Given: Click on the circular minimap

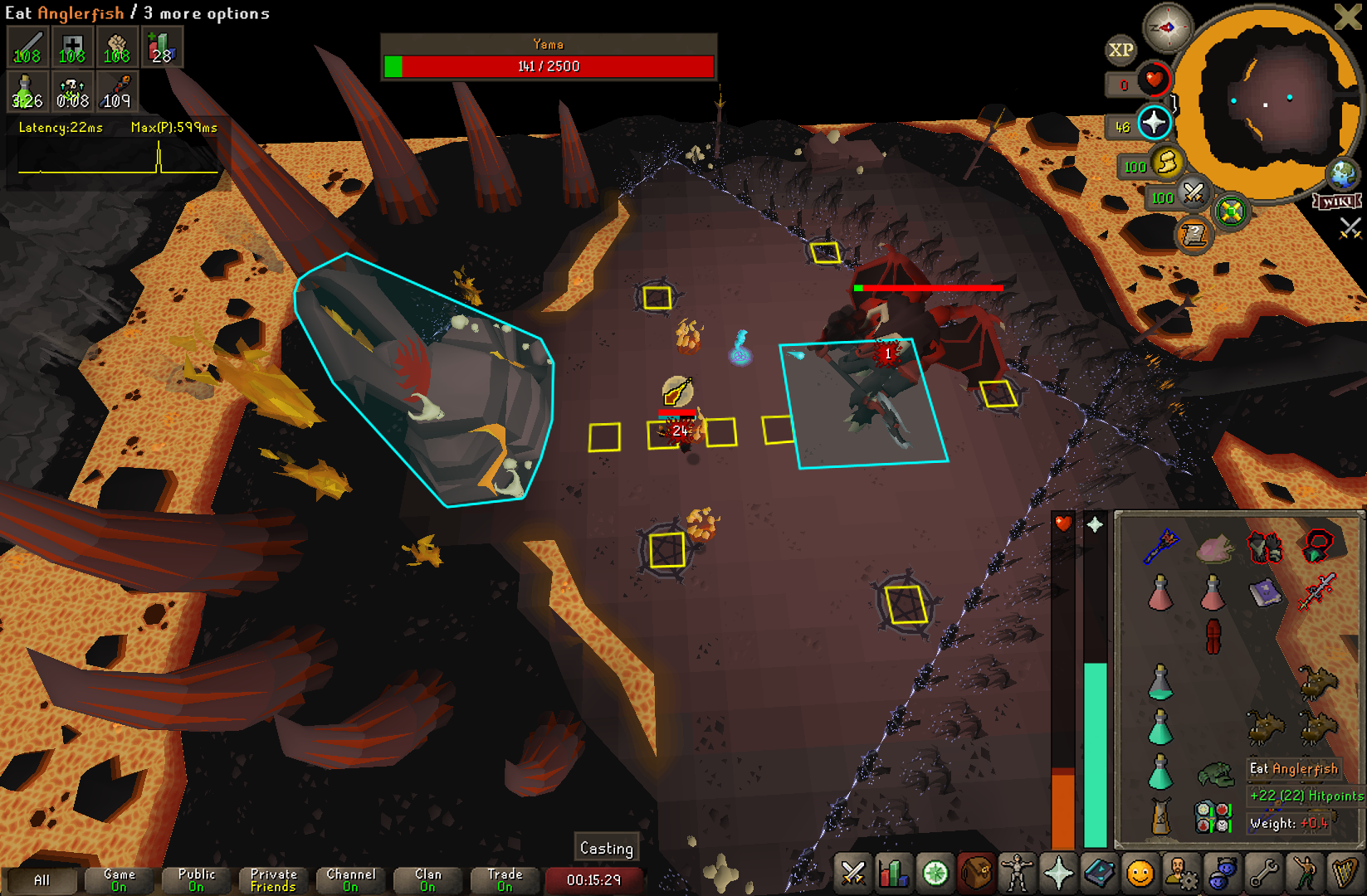Looking at the screenshot, I should (1267, 104).
